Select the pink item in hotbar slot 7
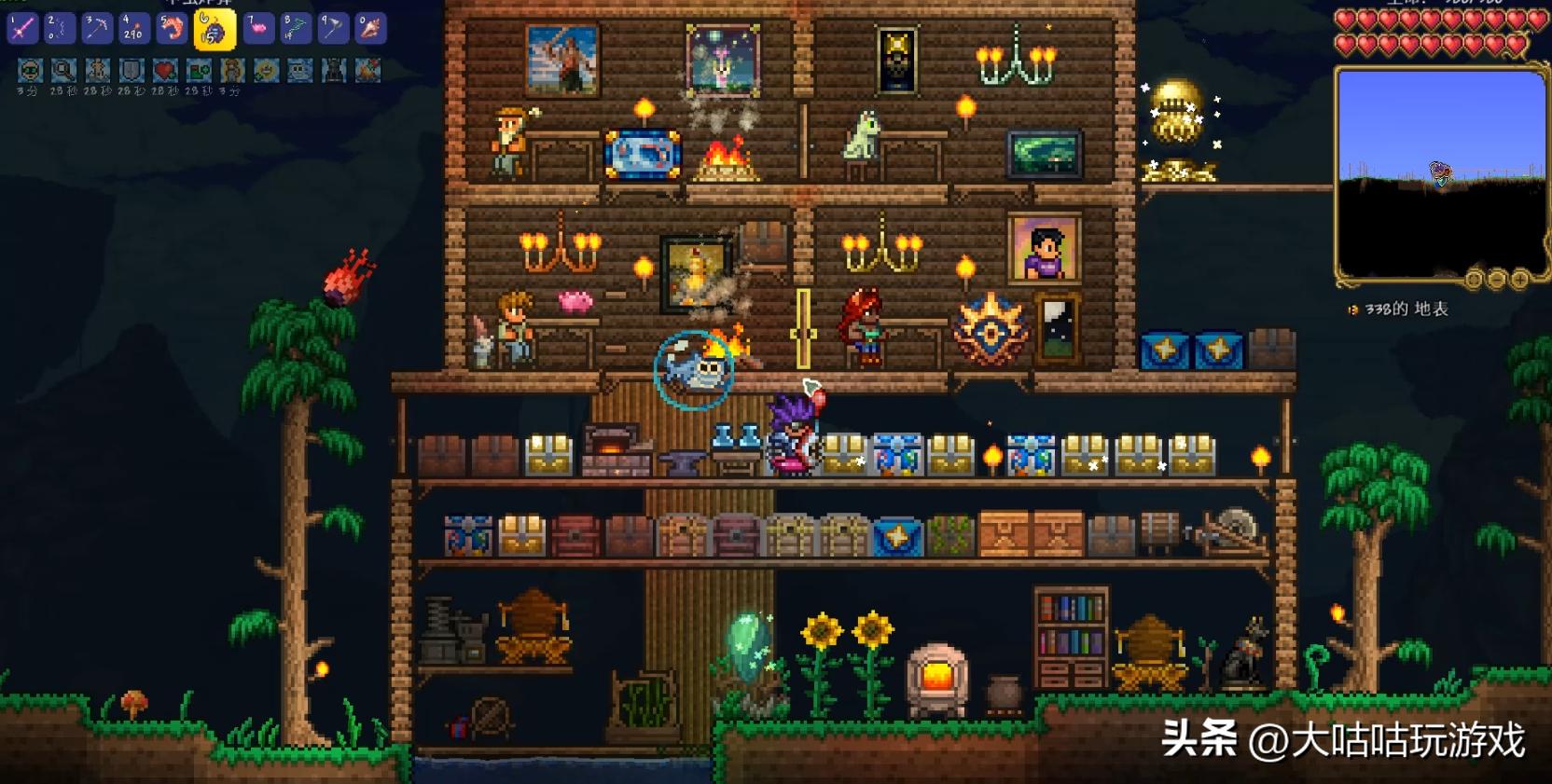 pos(257,29)
